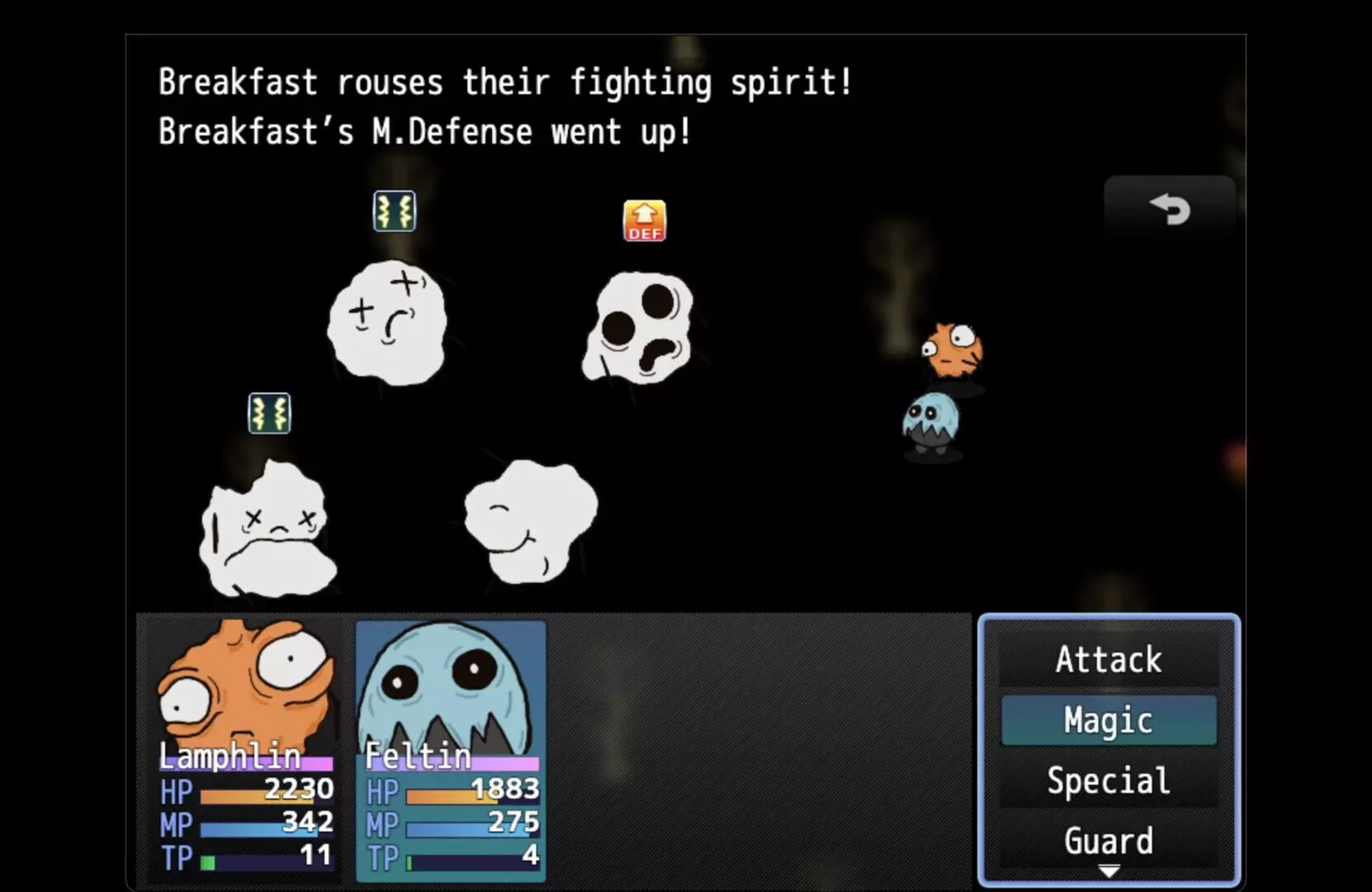Open the Special command list
This screenshot has height=892, width=1372.
pos(1108,780)
